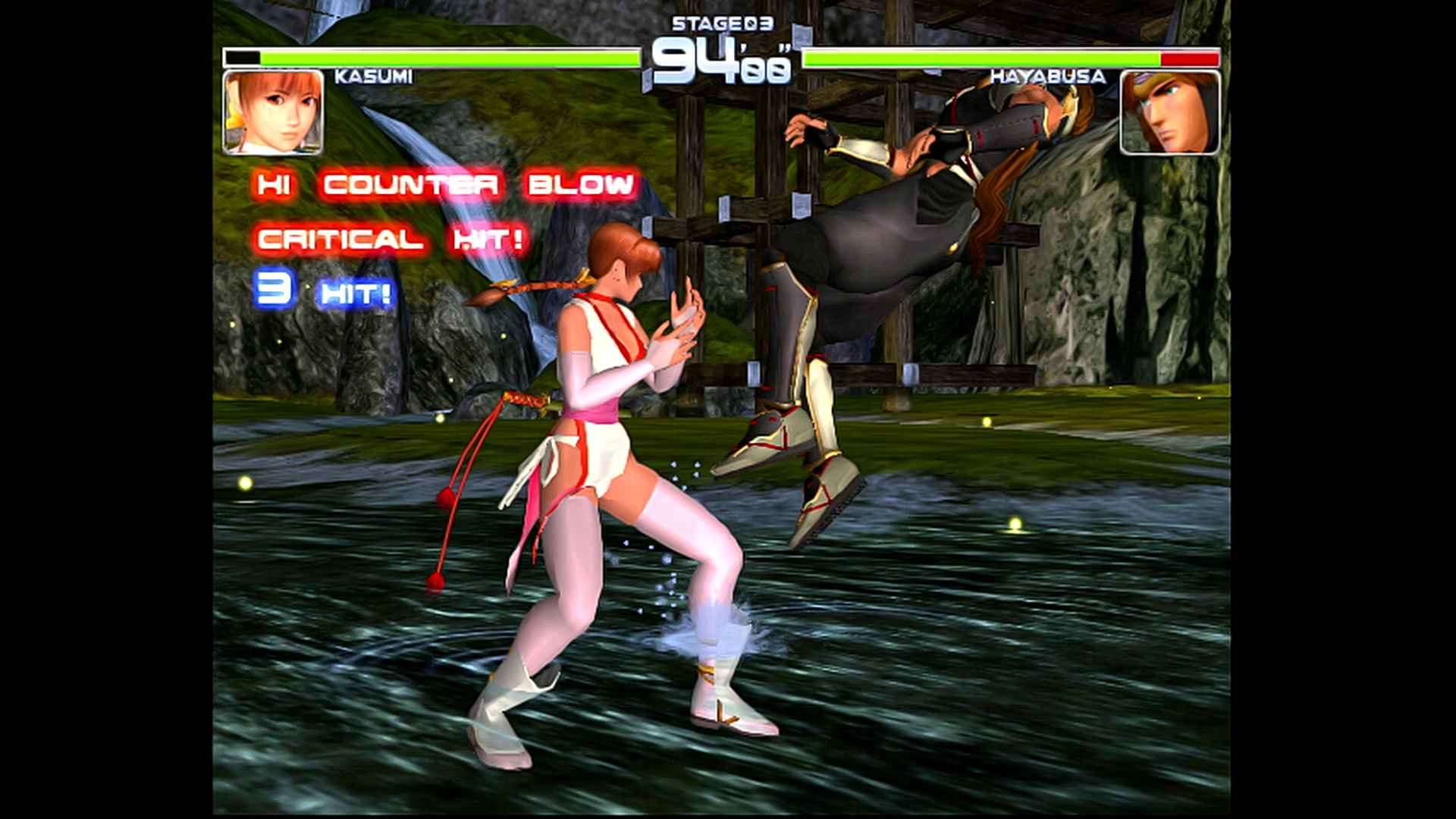Click Hayabusa's character portrait
The image size is (1456, 819).
[1170, 111]
